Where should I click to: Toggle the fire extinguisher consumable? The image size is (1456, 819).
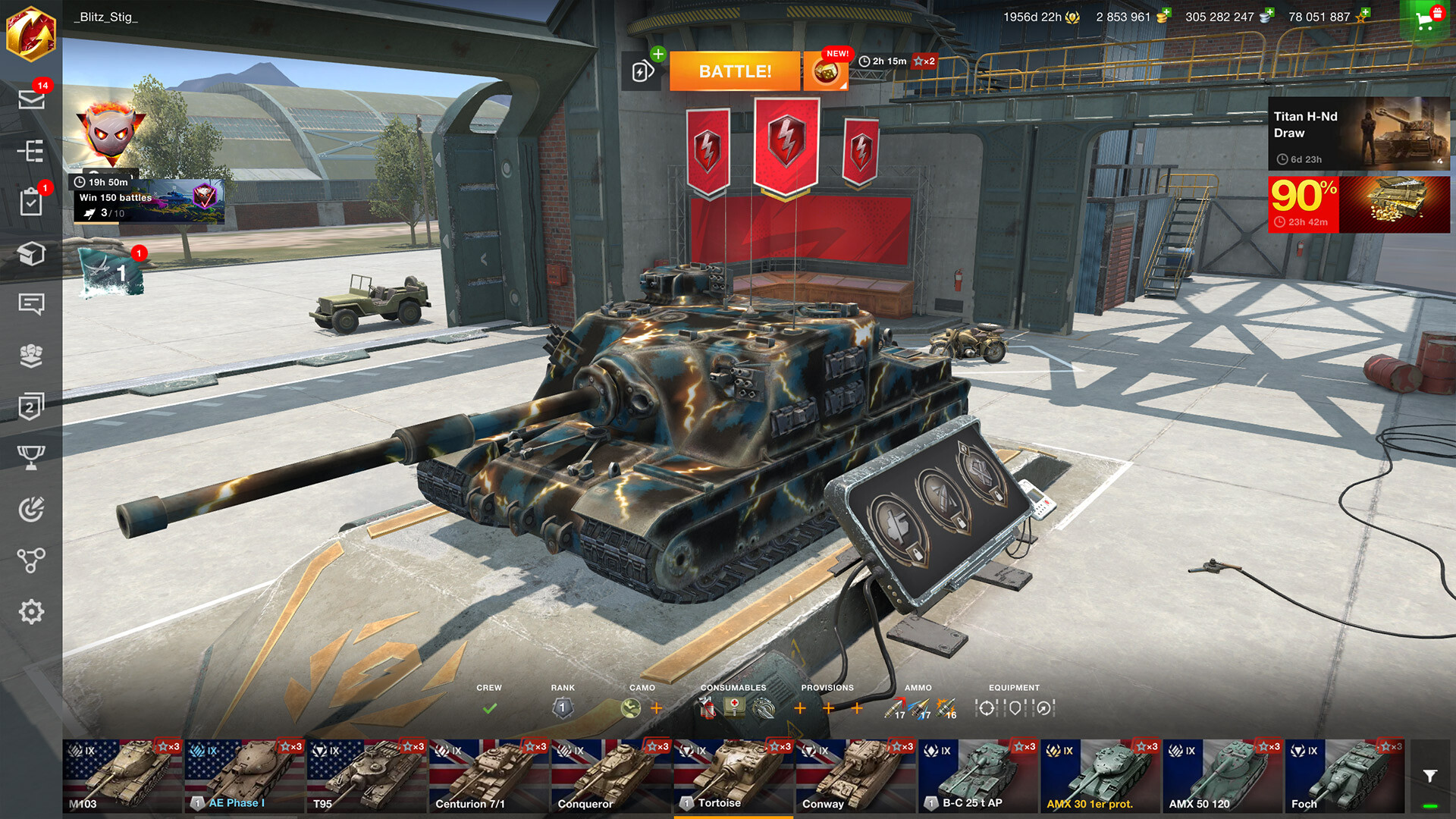tap(705, 709)
